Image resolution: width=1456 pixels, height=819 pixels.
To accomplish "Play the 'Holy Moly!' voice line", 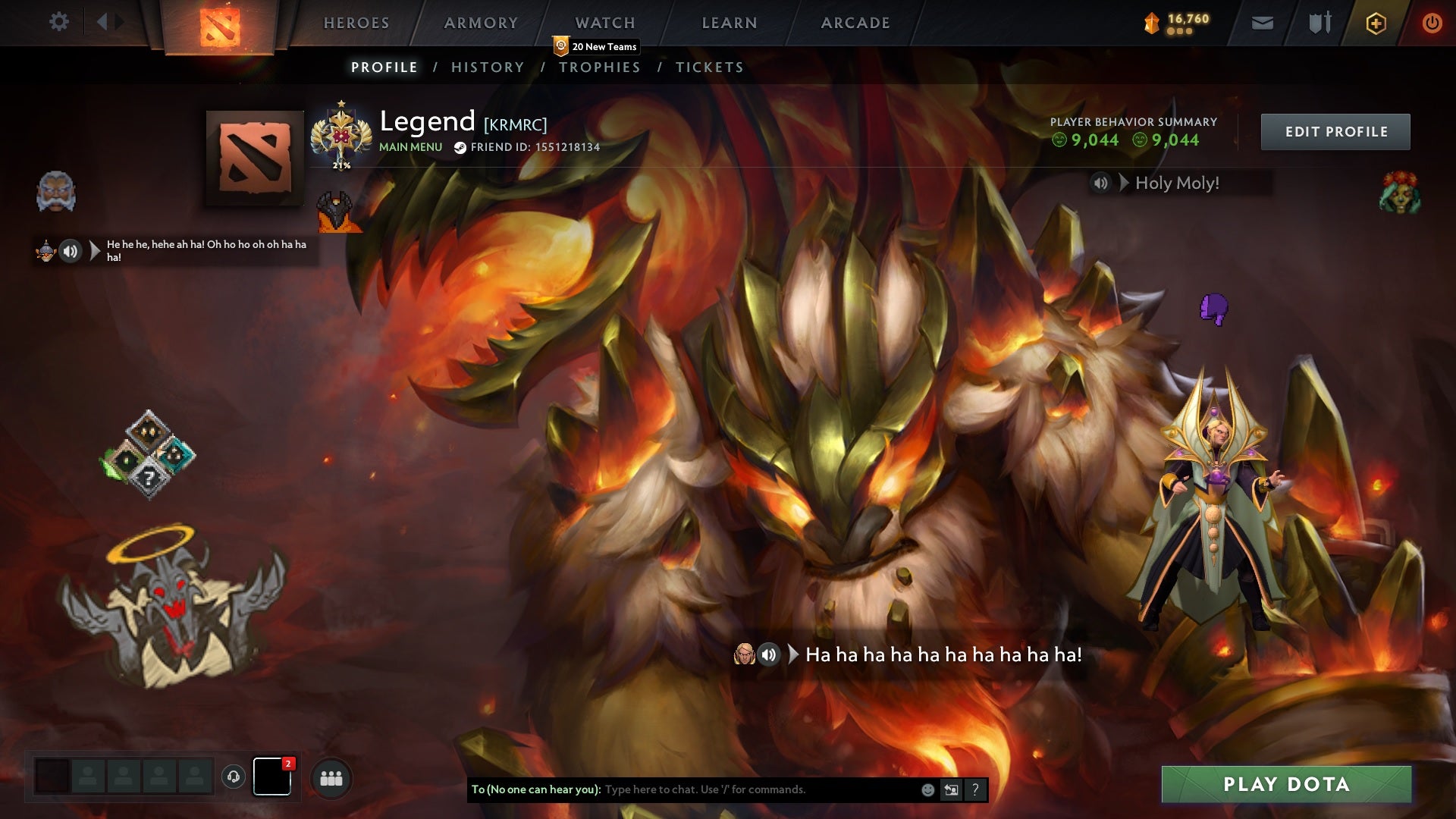I will [1101, 183].
